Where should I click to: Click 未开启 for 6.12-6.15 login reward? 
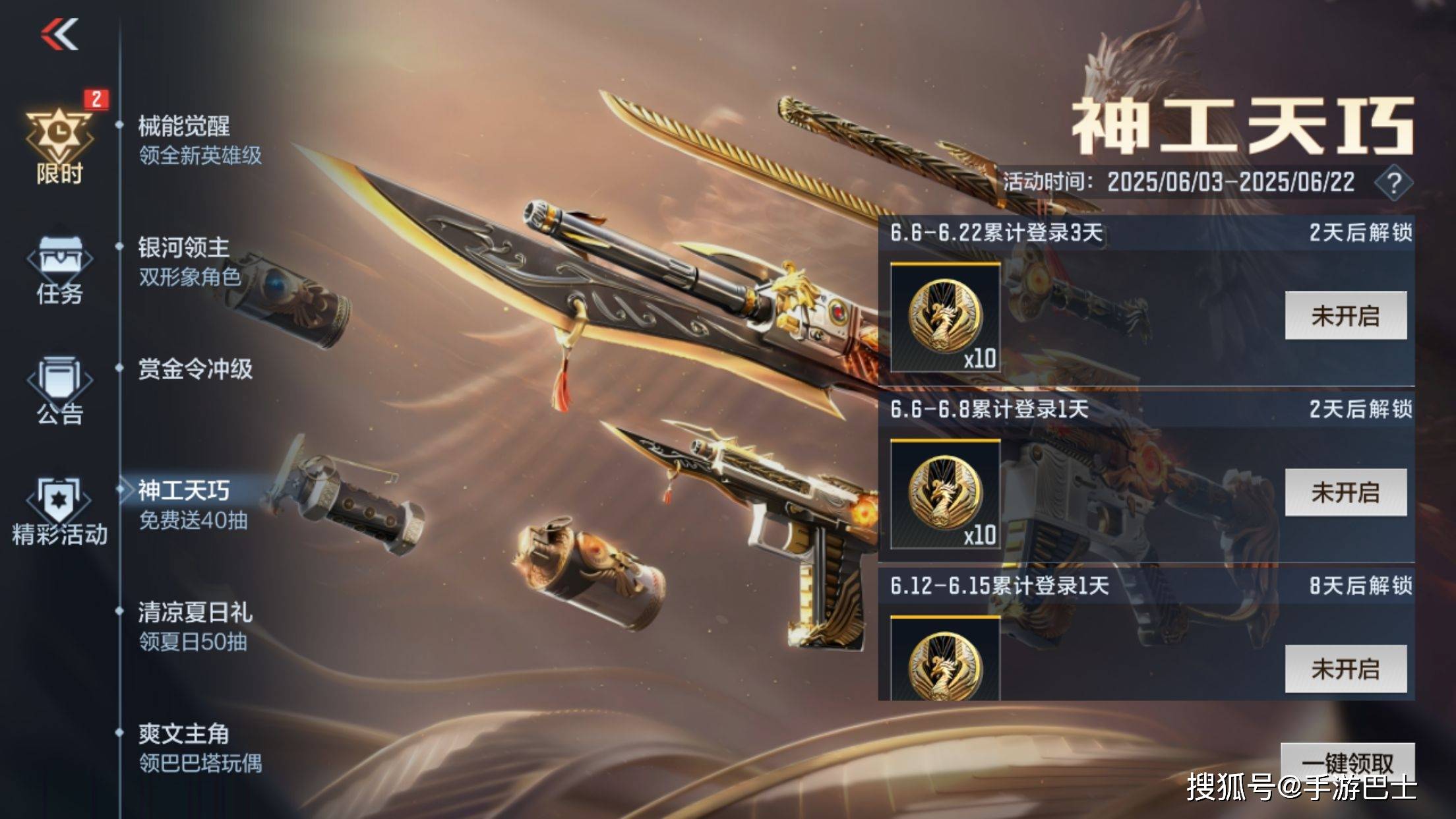(x=1345, y=669)
